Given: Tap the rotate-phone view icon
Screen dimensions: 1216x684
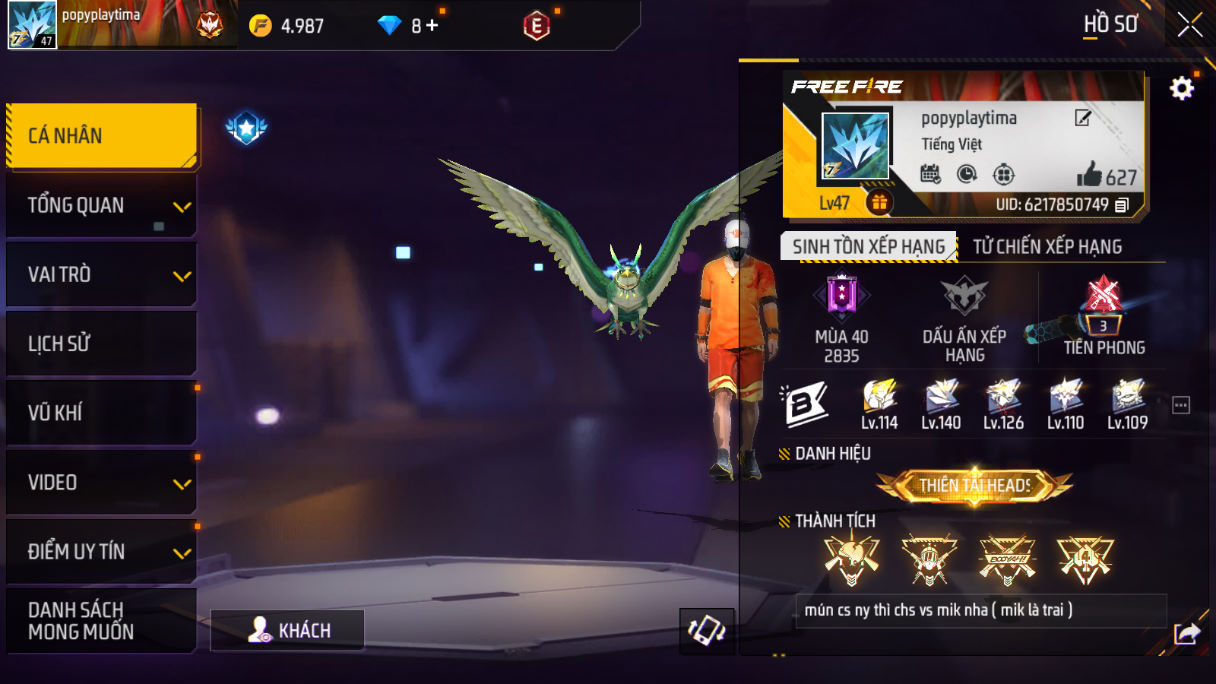Looking at the screenshot, I should coord(707,631).
